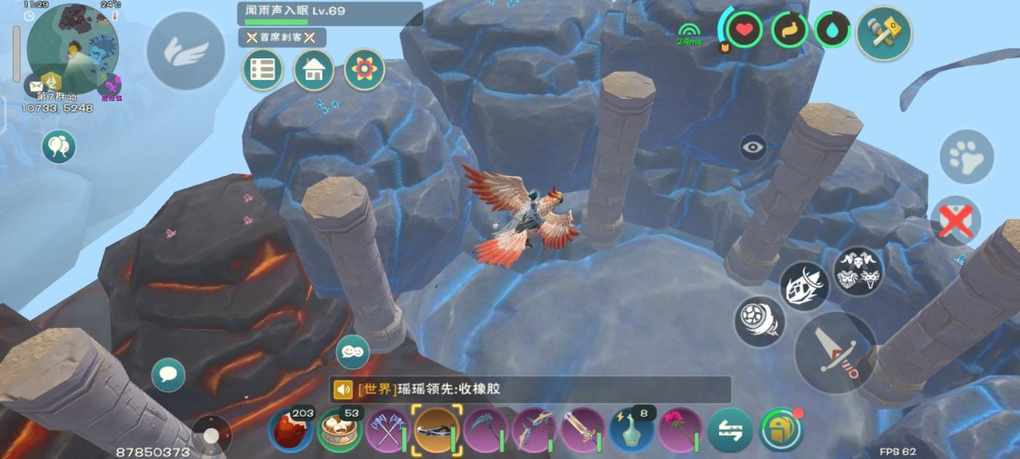
Task: Select the steamed bun basket slot
Action: point(340,431)
